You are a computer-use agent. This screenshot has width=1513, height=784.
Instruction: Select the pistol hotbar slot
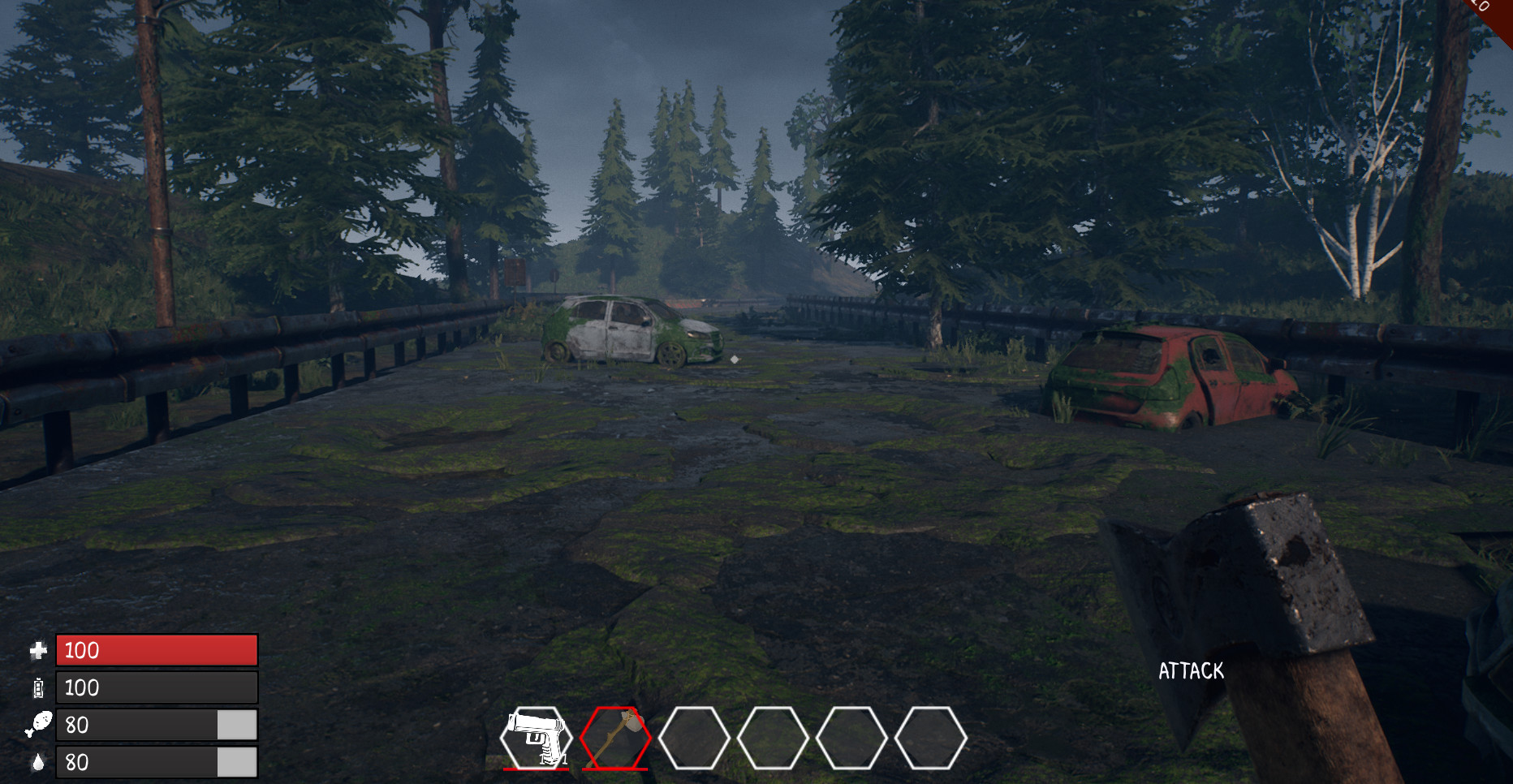(536, 738)
